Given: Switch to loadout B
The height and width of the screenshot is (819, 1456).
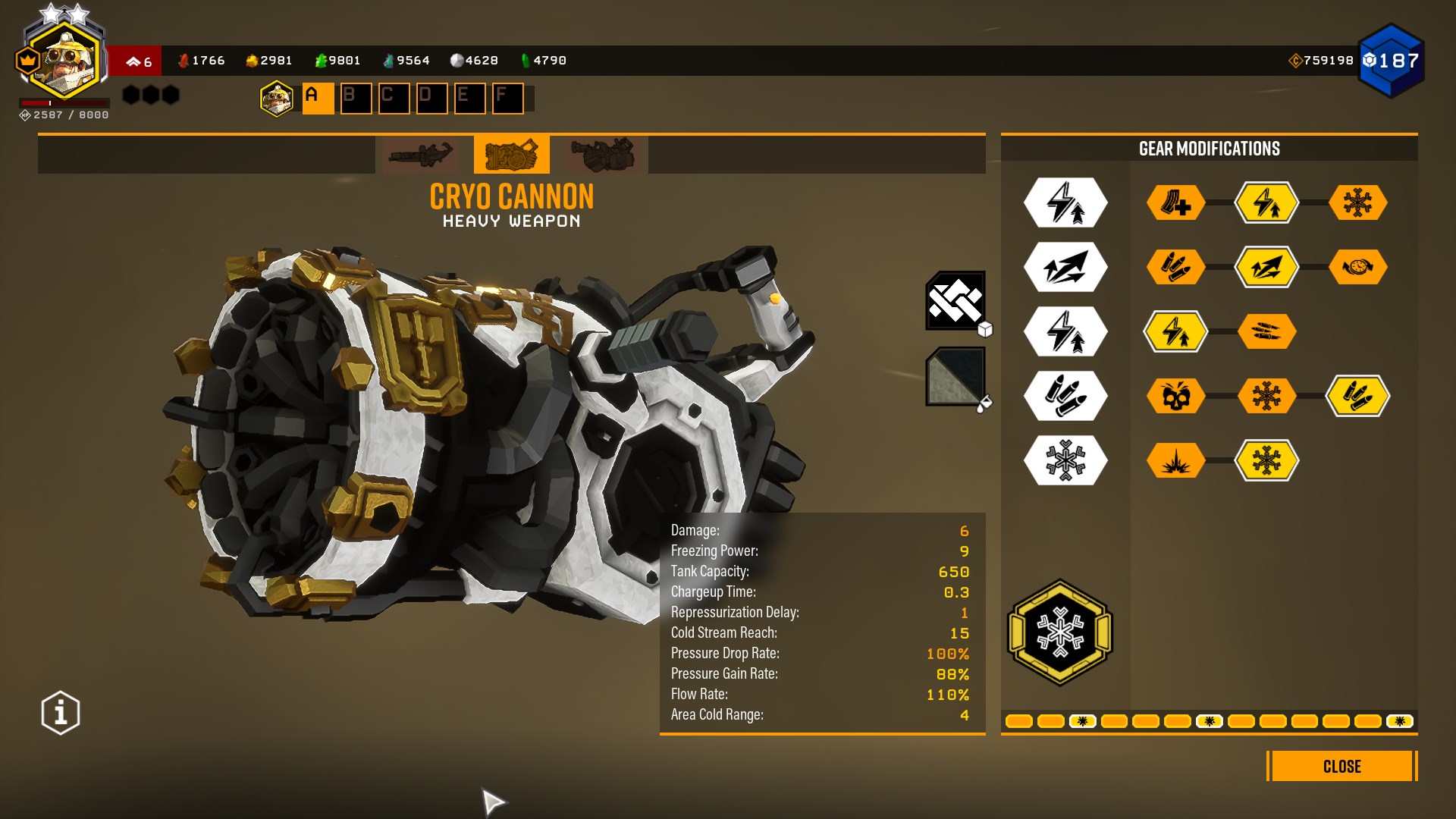Looking at the screenshot, I should pyautogui.click(x=356, y=98).
